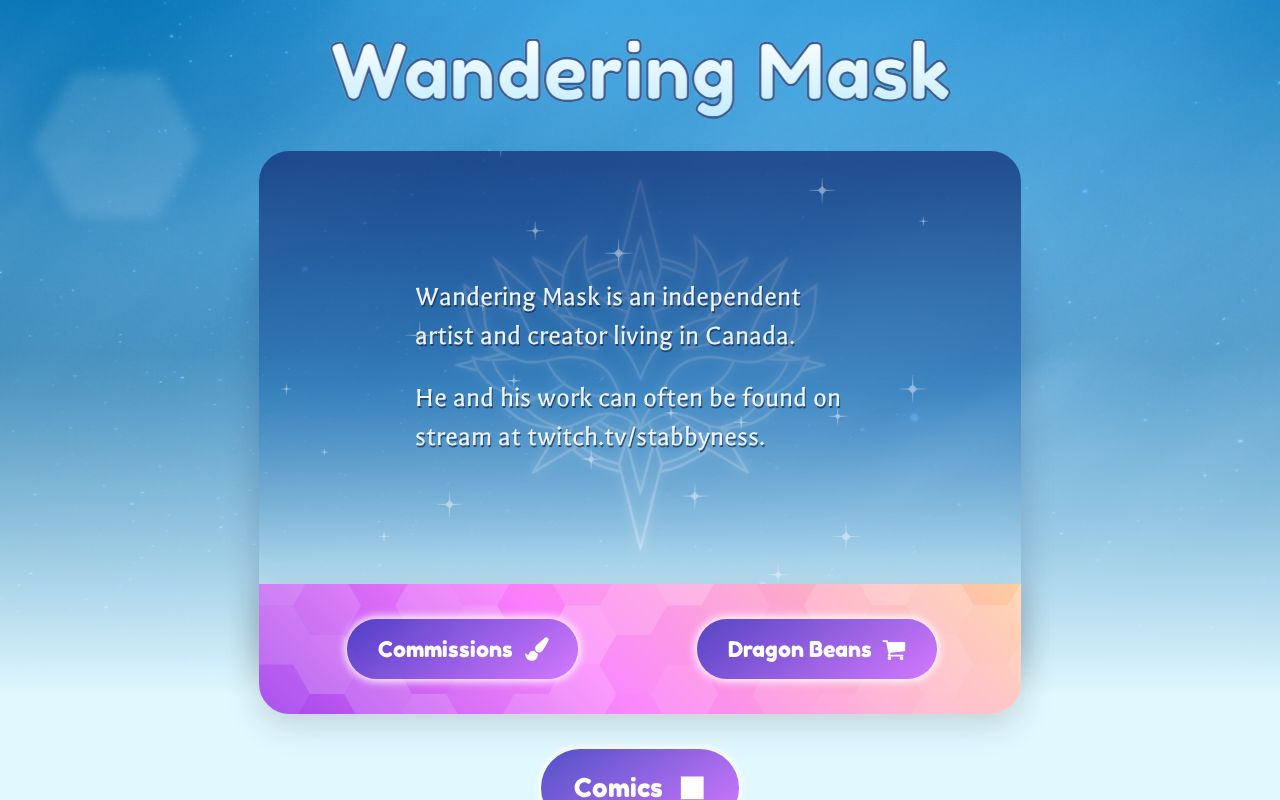Click the brush bristles of the Commissions icon
This screenshot has height=800, width=1280.
click(532, 653)
